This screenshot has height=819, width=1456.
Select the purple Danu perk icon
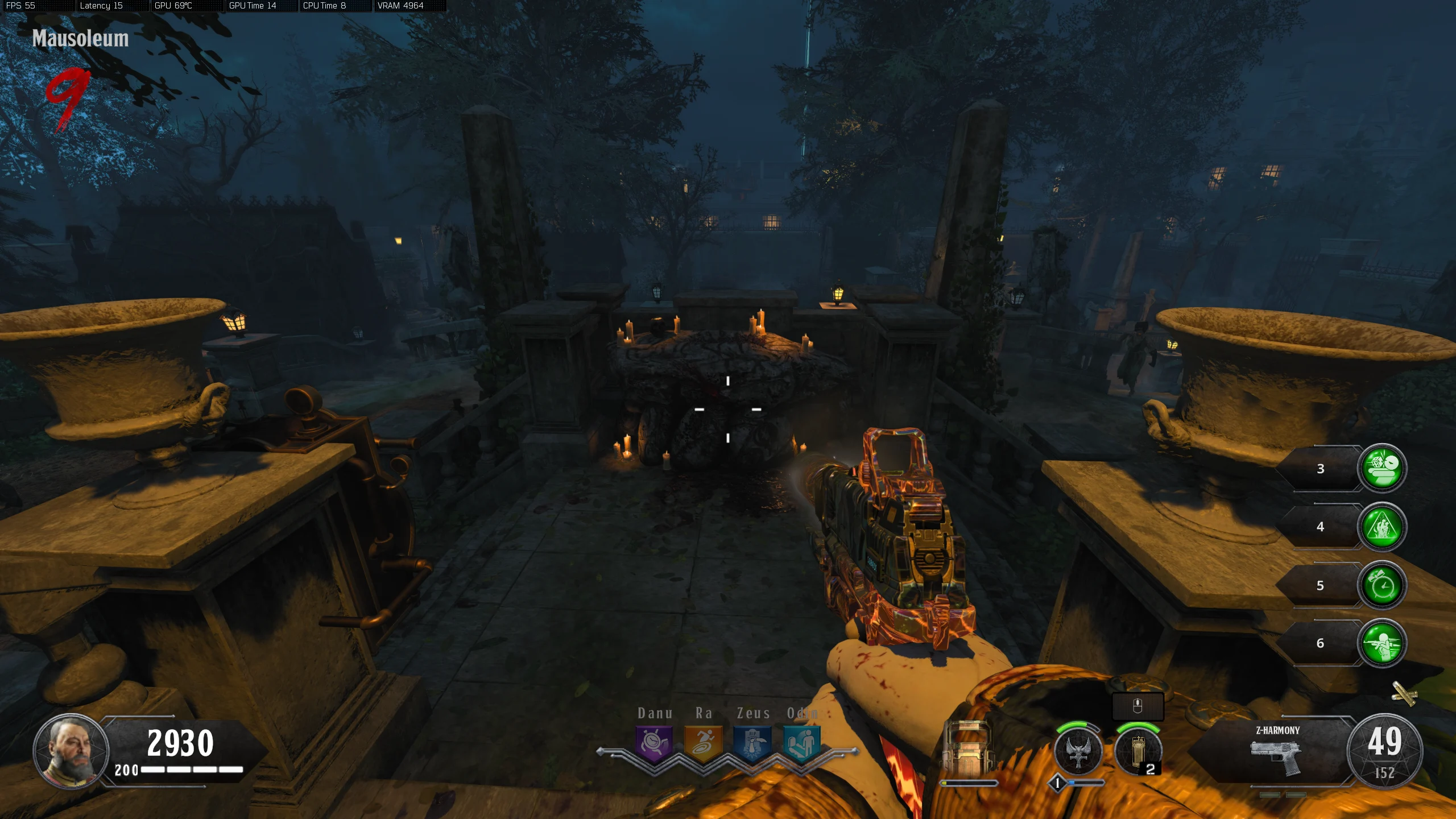point(654,743)
